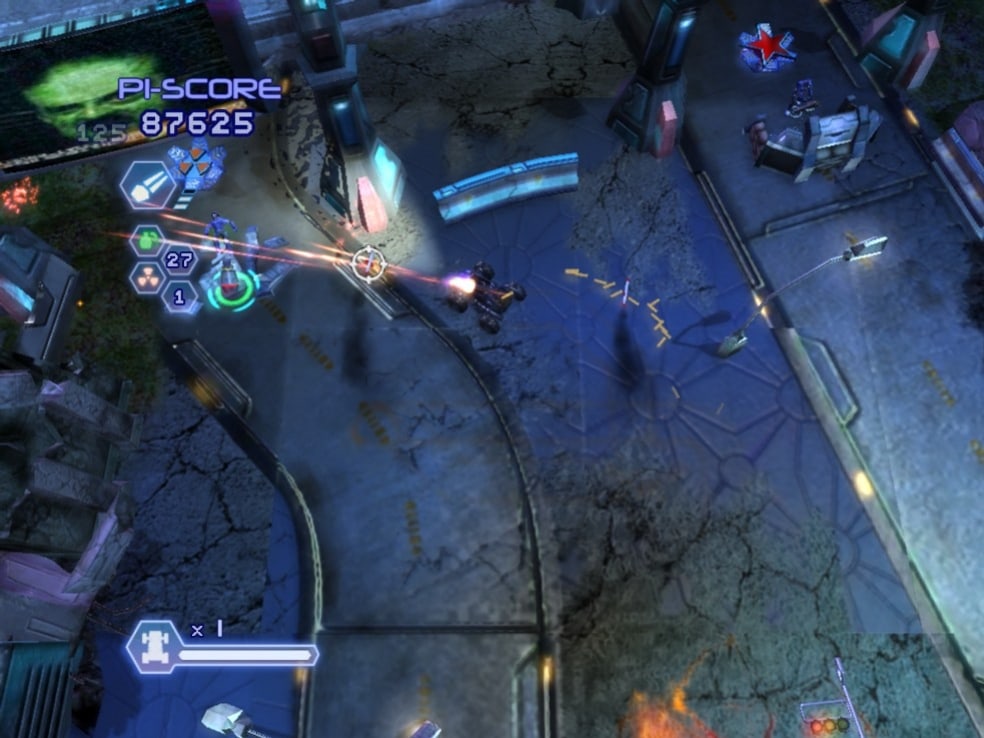Select the primary weapon hexagon icon

pyautogui.click(x=148, y=184)
